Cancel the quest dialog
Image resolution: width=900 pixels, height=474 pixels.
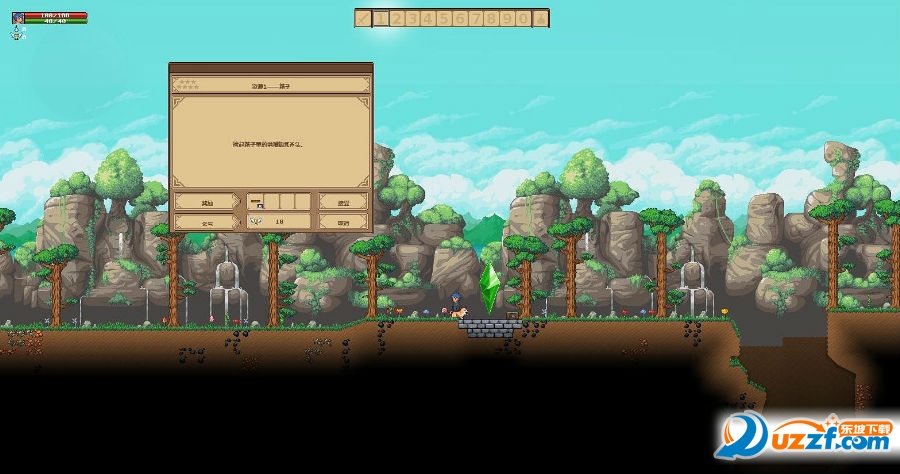pyautogui.click(x=343, y=221)
